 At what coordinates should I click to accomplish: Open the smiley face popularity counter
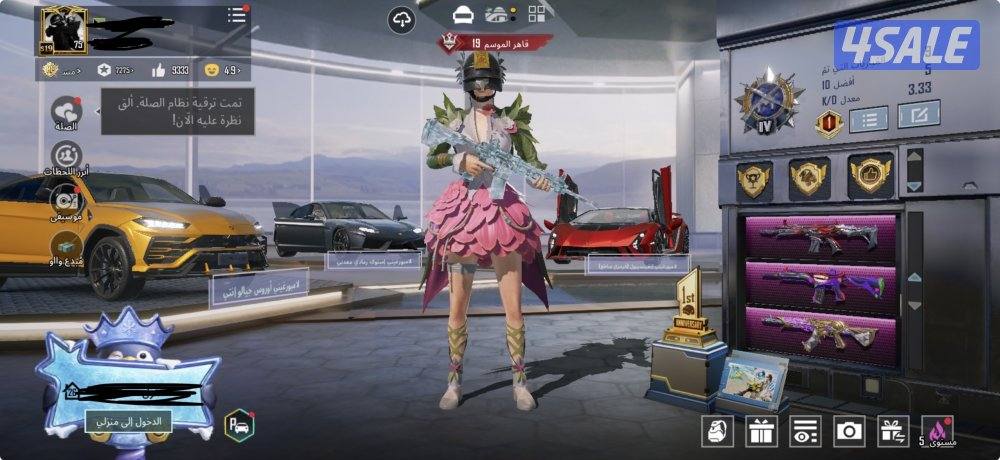click(222, 70)
